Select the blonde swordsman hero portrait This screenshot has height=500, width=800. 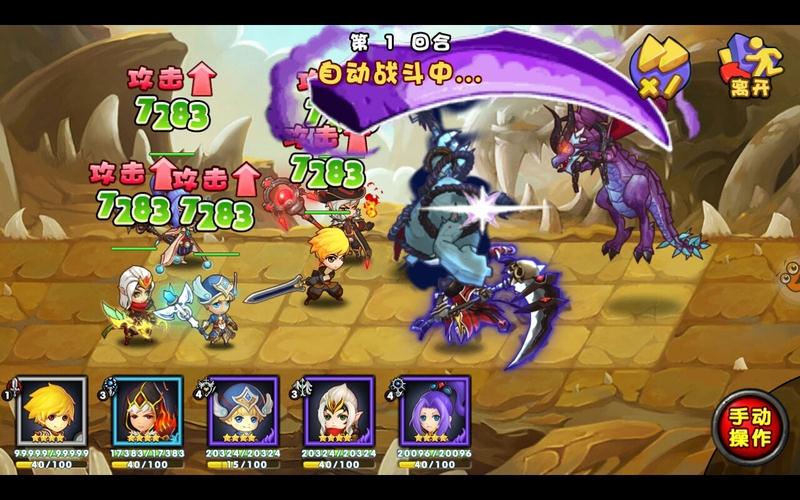click(52, 410)
